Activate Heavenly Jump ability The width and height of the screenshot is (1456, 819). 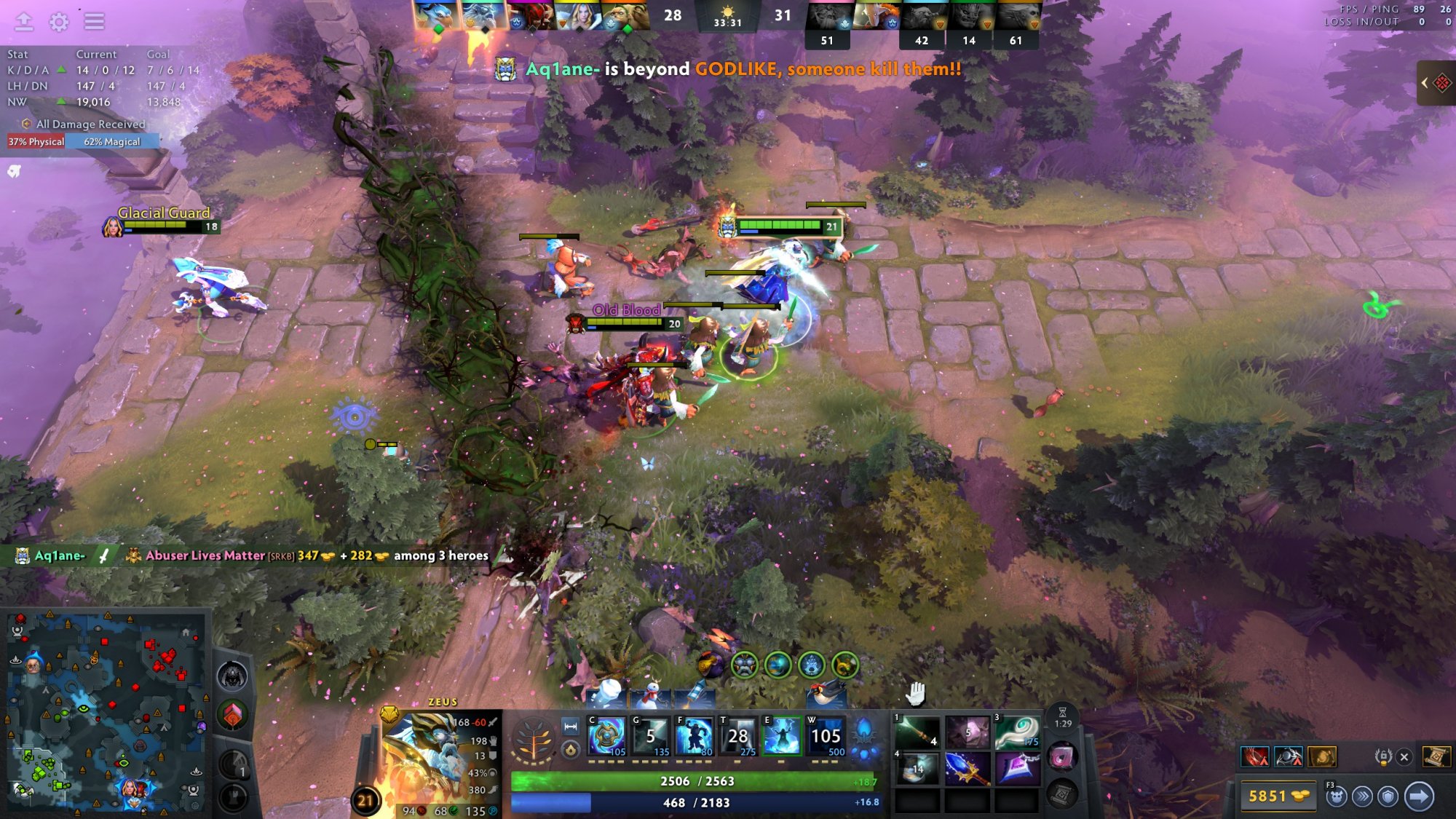coord(694,737)
